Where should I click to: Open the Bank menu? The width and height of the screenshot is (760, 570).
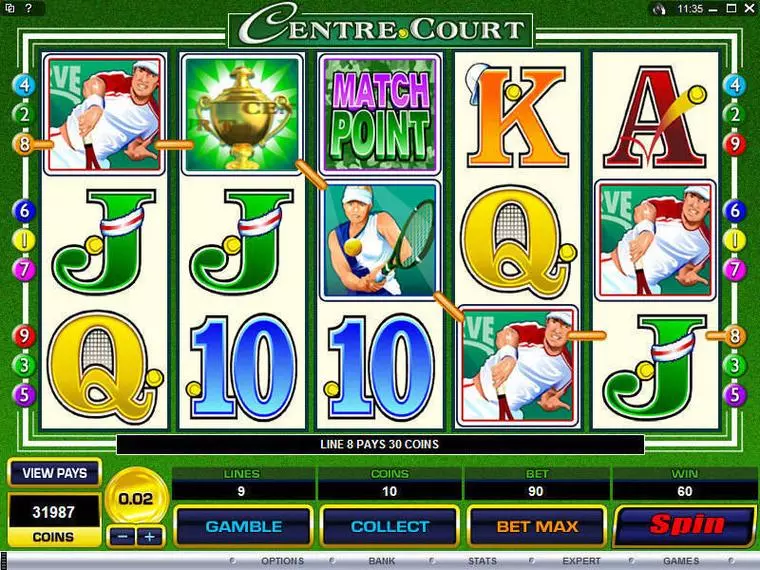[381, 562]
